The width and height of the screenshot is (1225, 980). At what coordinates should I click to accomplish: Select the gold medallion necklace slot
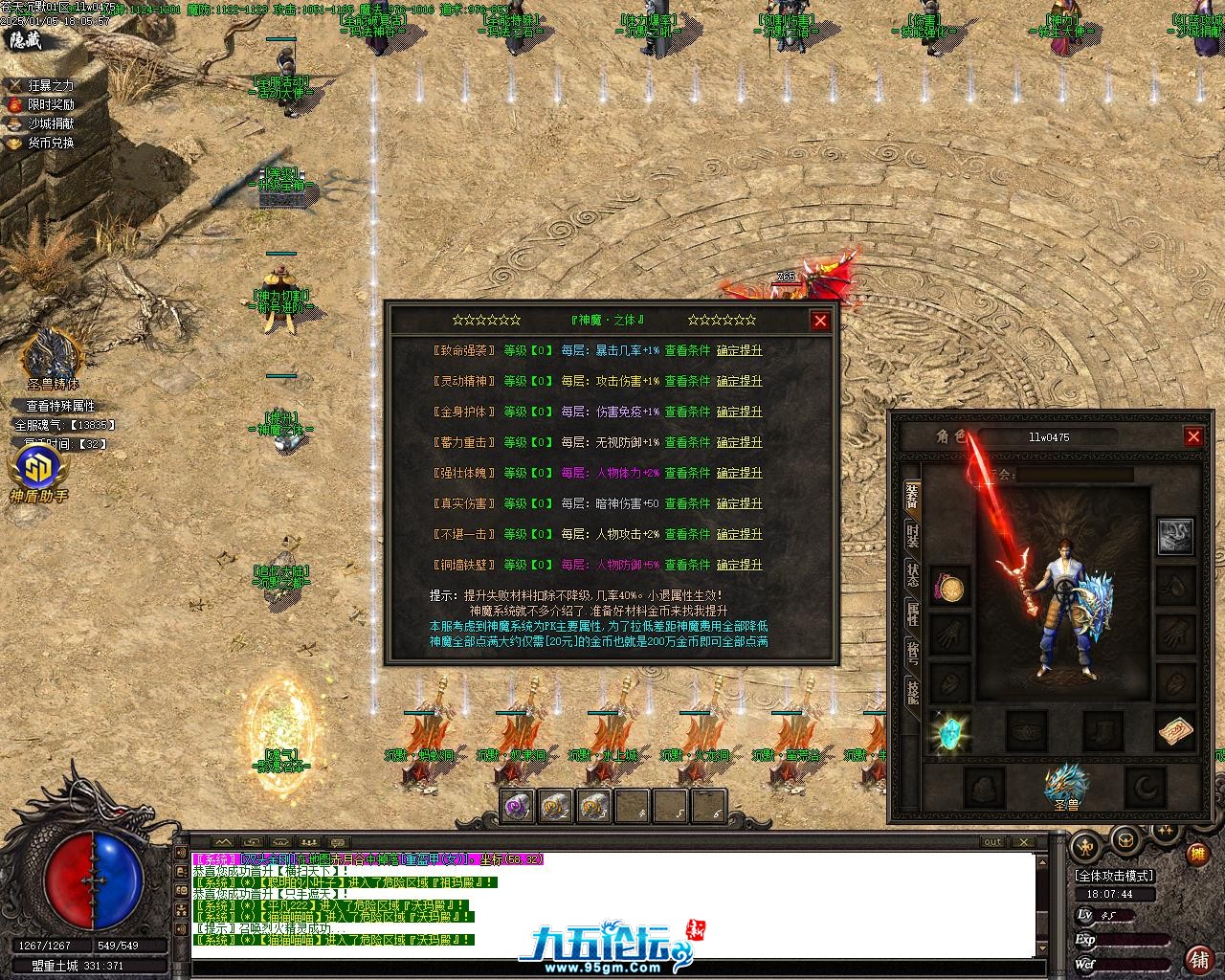click(950, 588)
